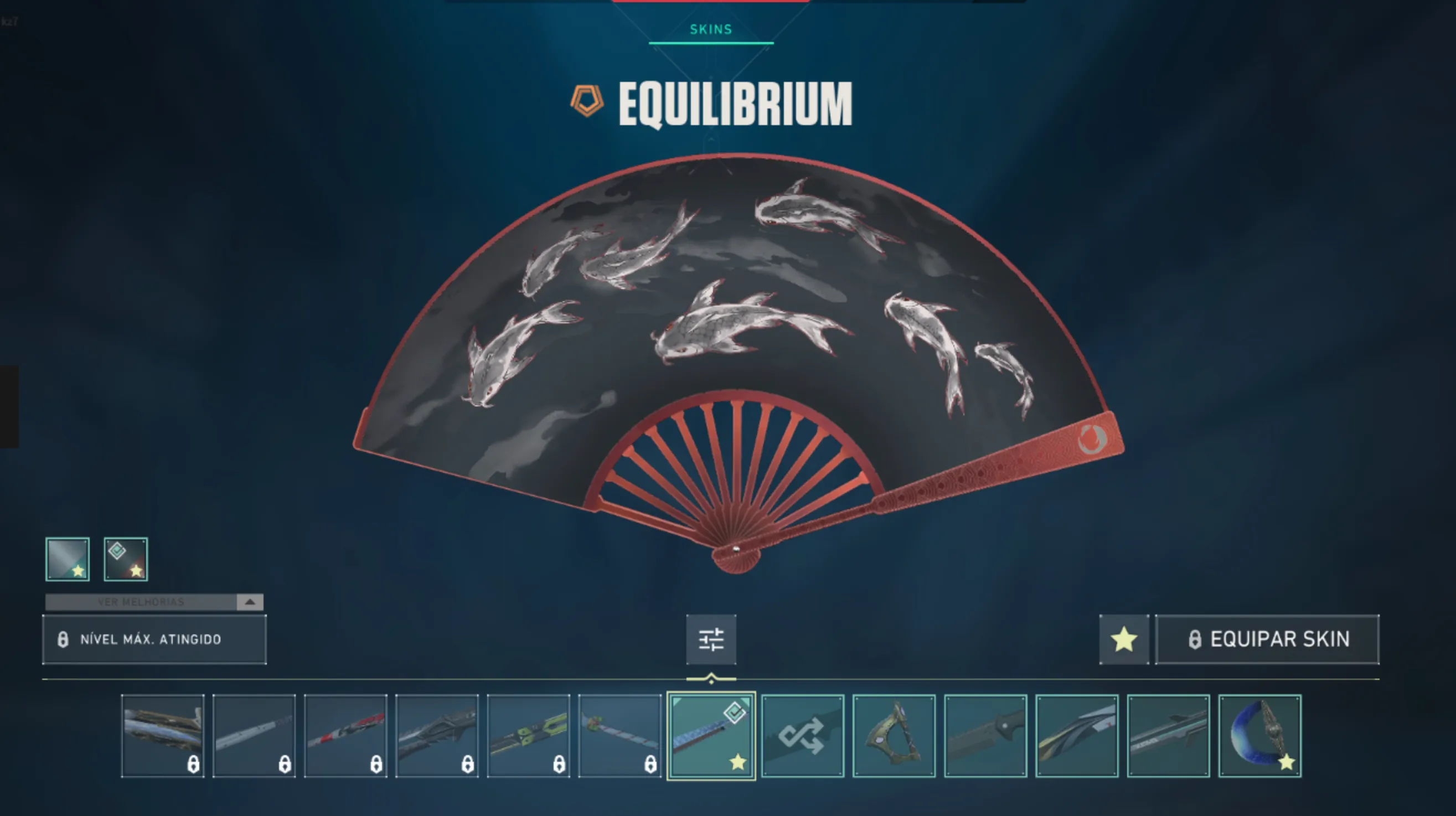The height and width of the screenshot is (816, 1456).
Task: Click the Nível Máx. Atingido button
Action: [x=154, y=639]
